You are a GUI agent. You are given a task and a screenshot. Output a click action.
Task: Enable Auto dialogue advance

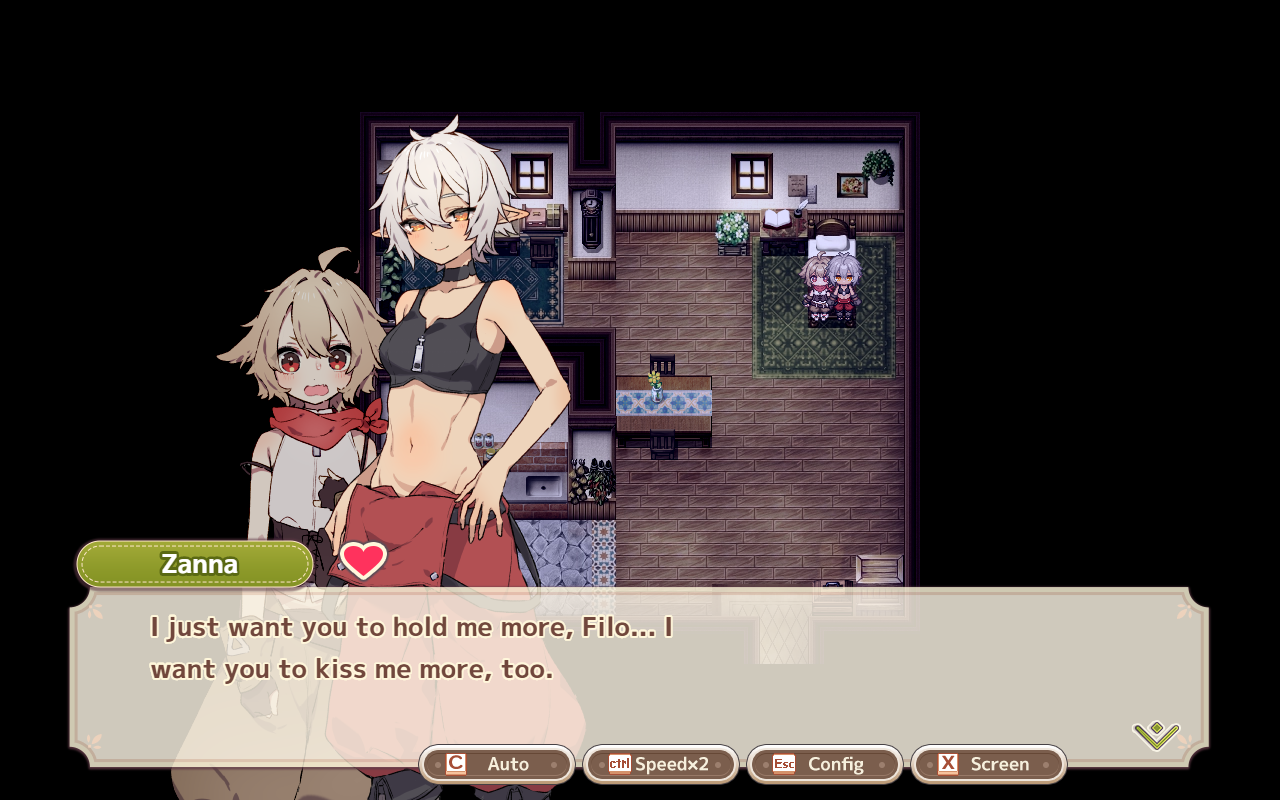coord(497,764)
